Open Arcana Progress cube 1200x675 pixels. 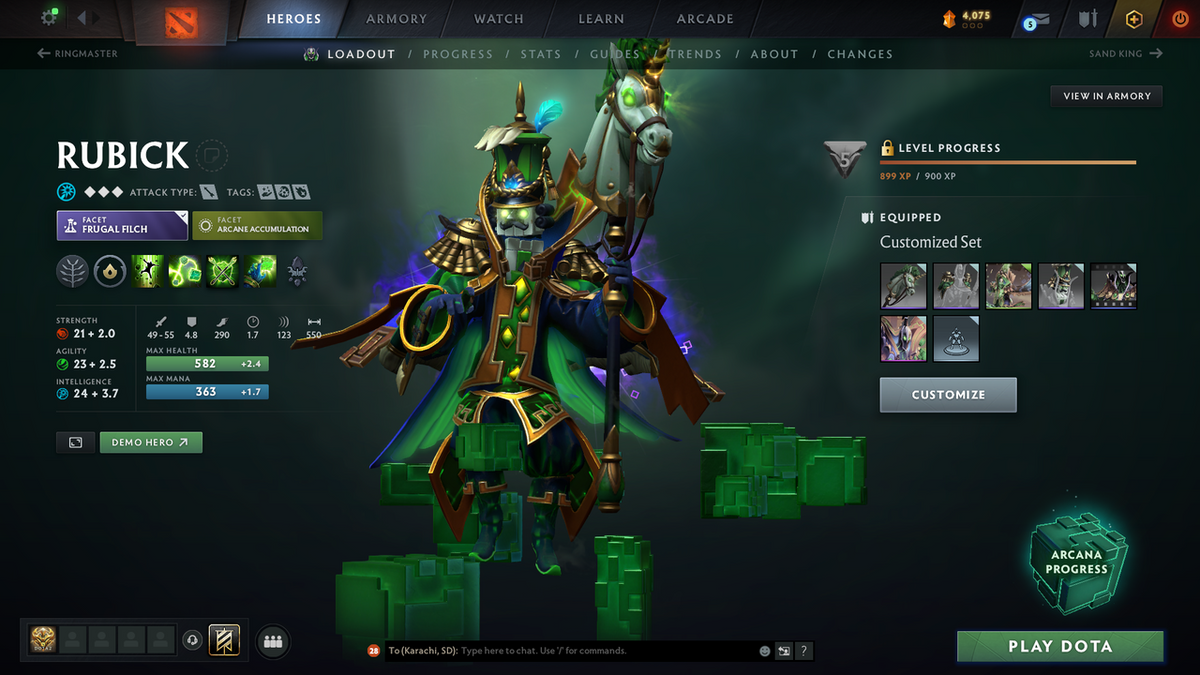(x=1077, y=562)
